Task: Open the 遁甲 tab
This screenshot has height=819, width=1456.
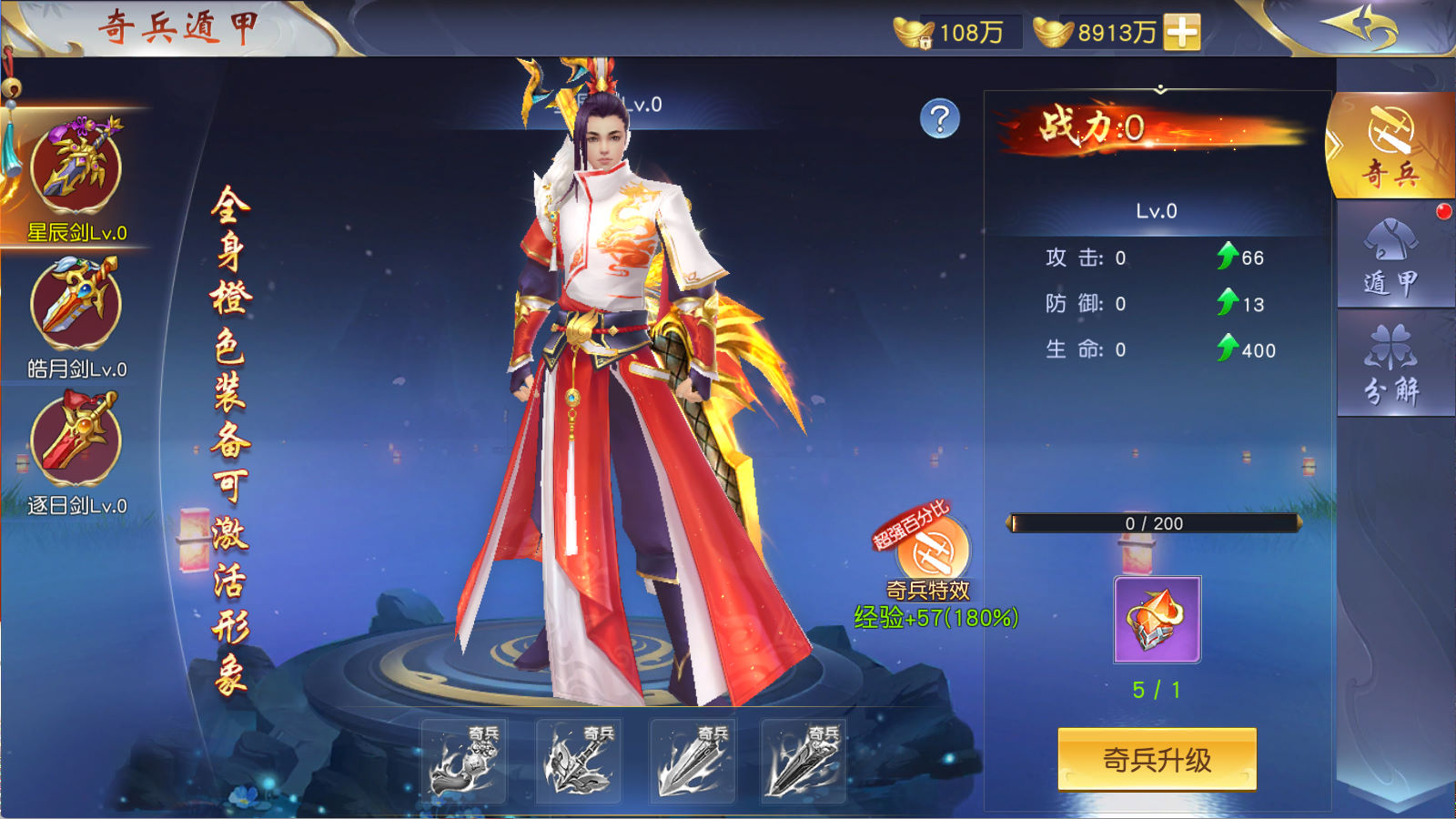Action: tap(1390, 257)
